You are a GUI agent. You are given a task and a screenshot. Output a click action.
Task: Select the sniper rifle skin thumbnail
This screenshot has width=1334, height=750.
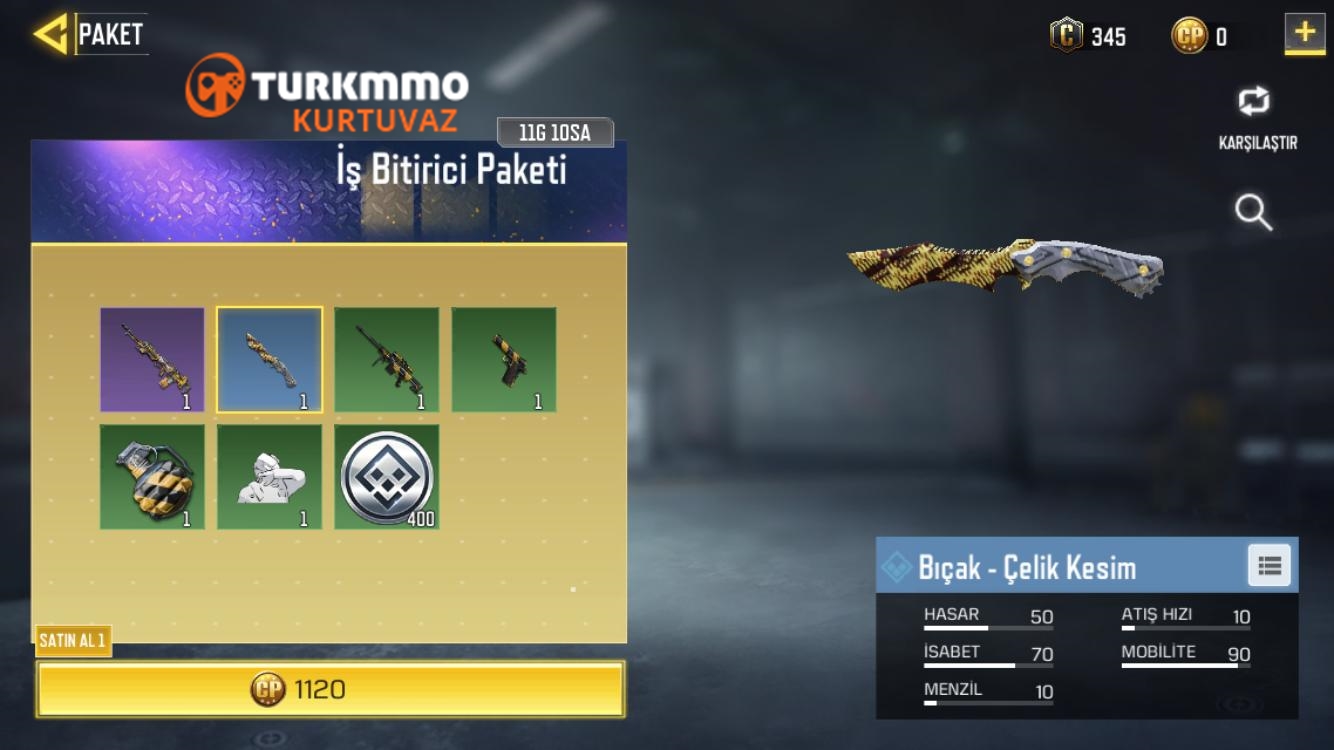pyautogui.click(x=387, y=360)
